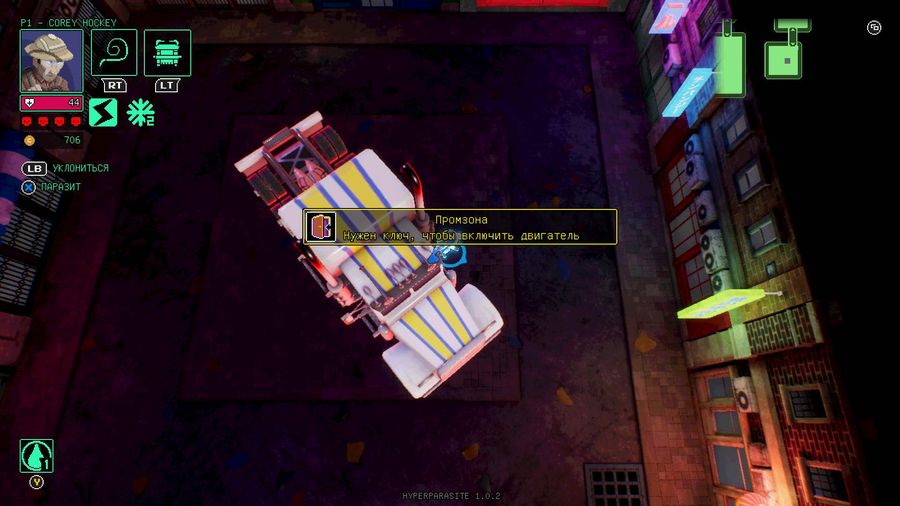Click the current room on the minimap
Screen dimensions: 900x506
coord(789,59)
